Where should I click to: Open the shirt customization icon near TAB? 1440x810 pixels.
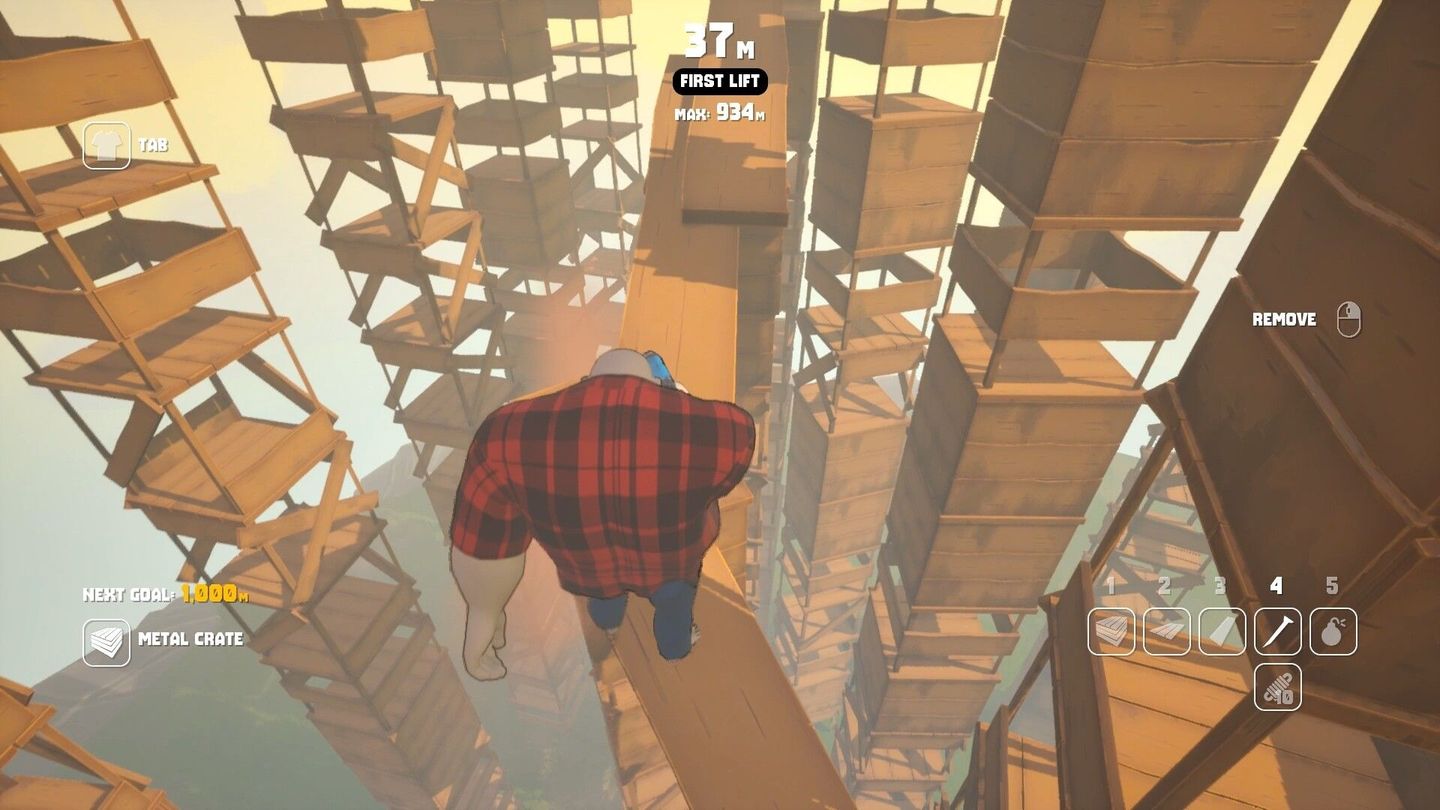107,143
